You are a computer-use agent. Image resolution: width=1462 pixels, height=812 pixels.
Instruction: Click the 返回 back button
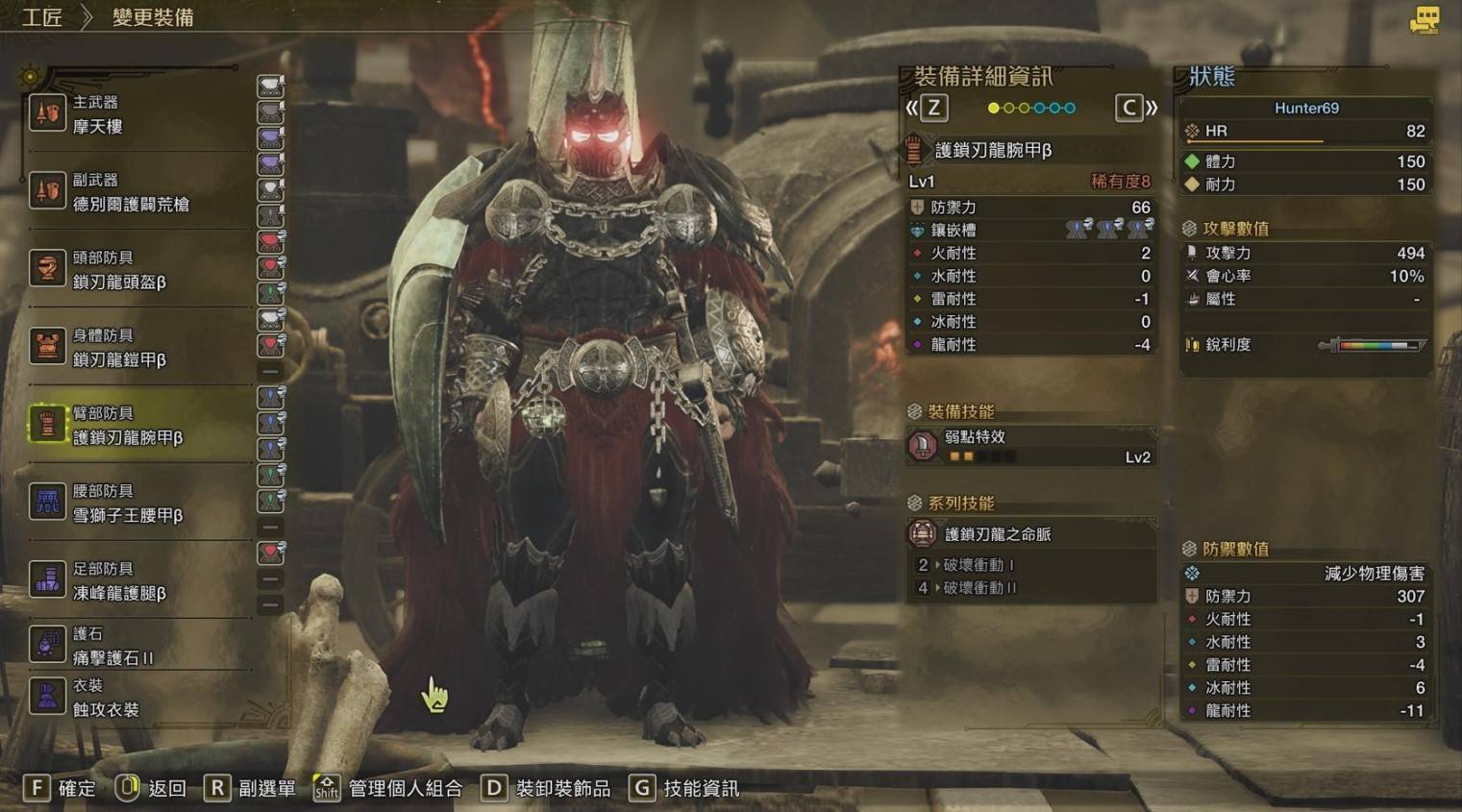click(x=150, y=788)
